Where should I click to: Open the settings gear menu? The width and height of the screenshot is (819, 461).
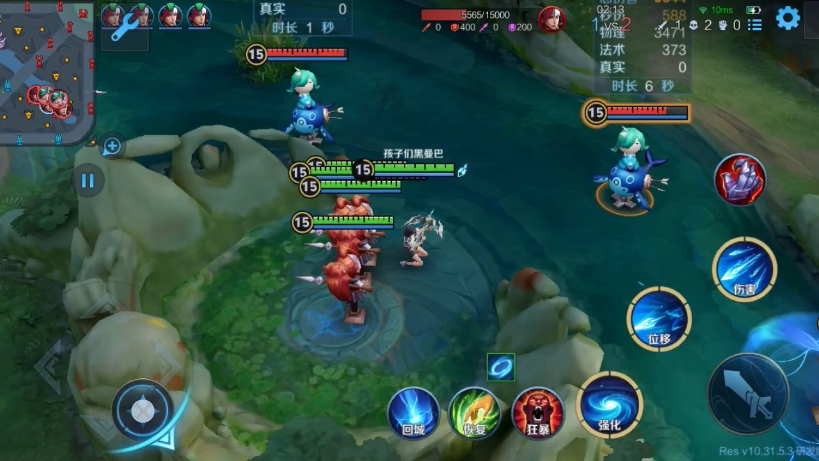788,18
